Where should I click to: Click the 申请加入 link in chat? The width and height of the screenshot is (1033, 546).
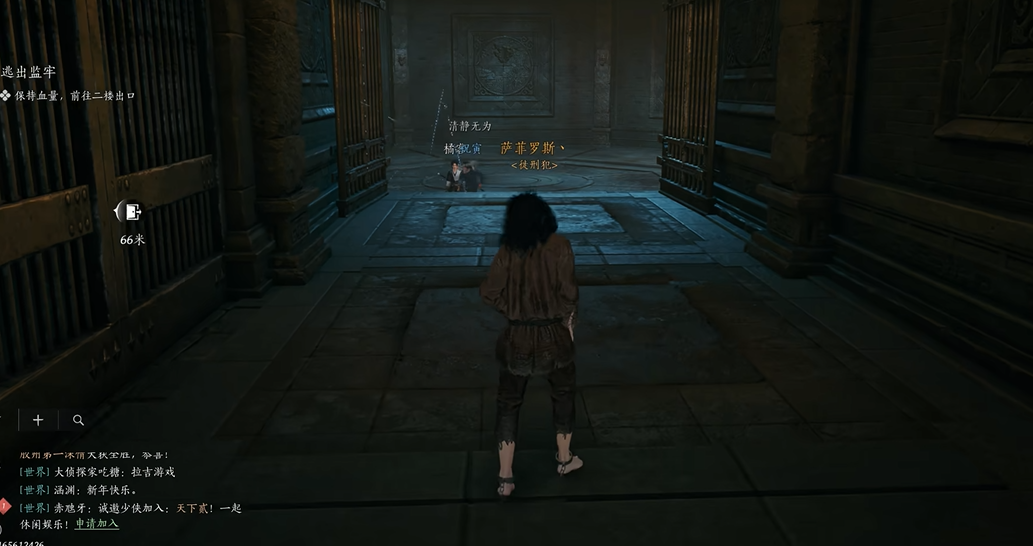(x=97, y=523)
